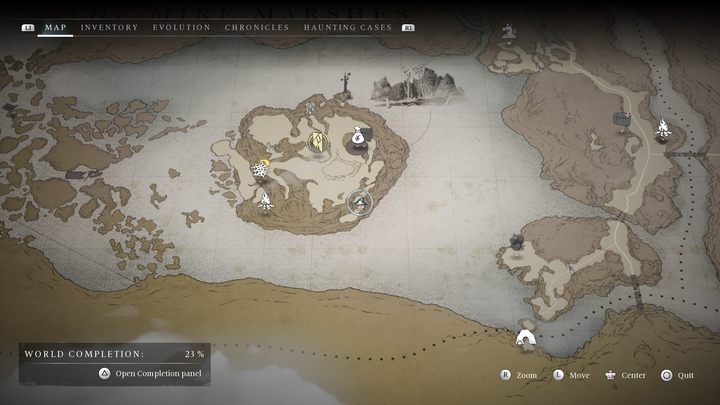The image size is (720, 405).
Task: Open the Evolution tab
Action: 182,27
